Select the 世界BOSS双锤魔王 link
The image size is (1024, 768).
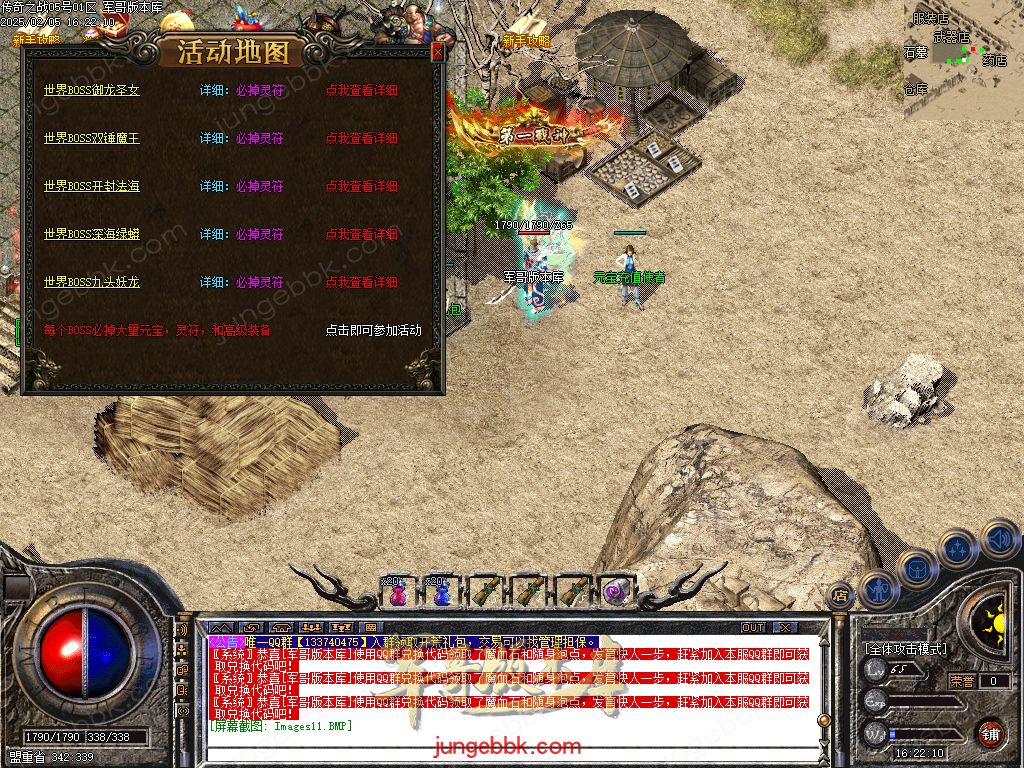92,138
